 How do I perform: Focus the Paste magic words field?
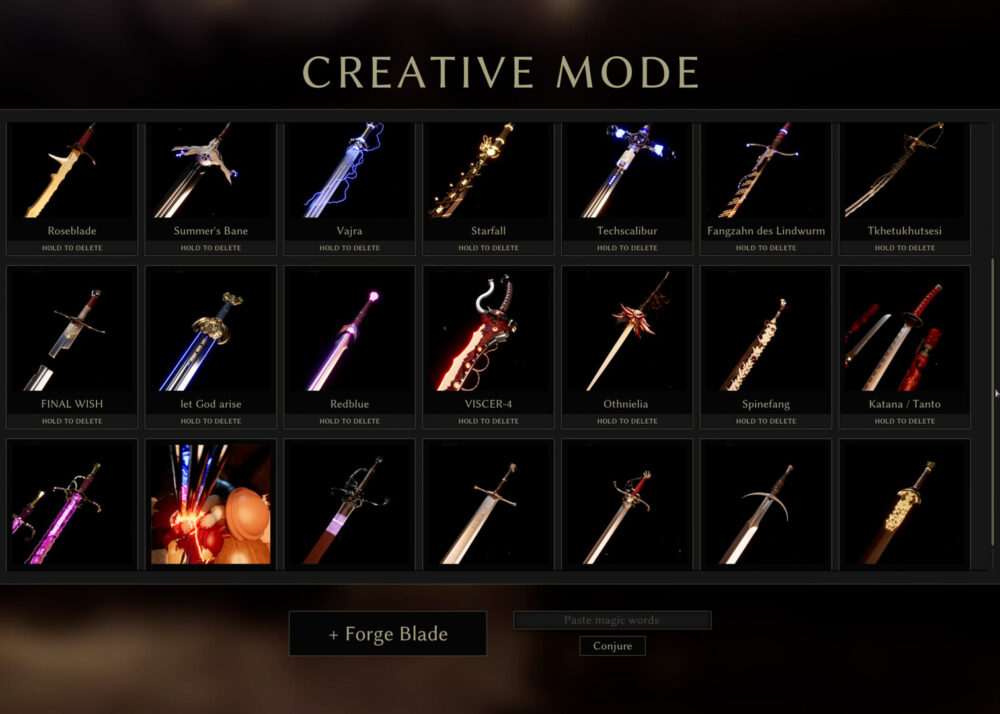(x=612, y=620)
